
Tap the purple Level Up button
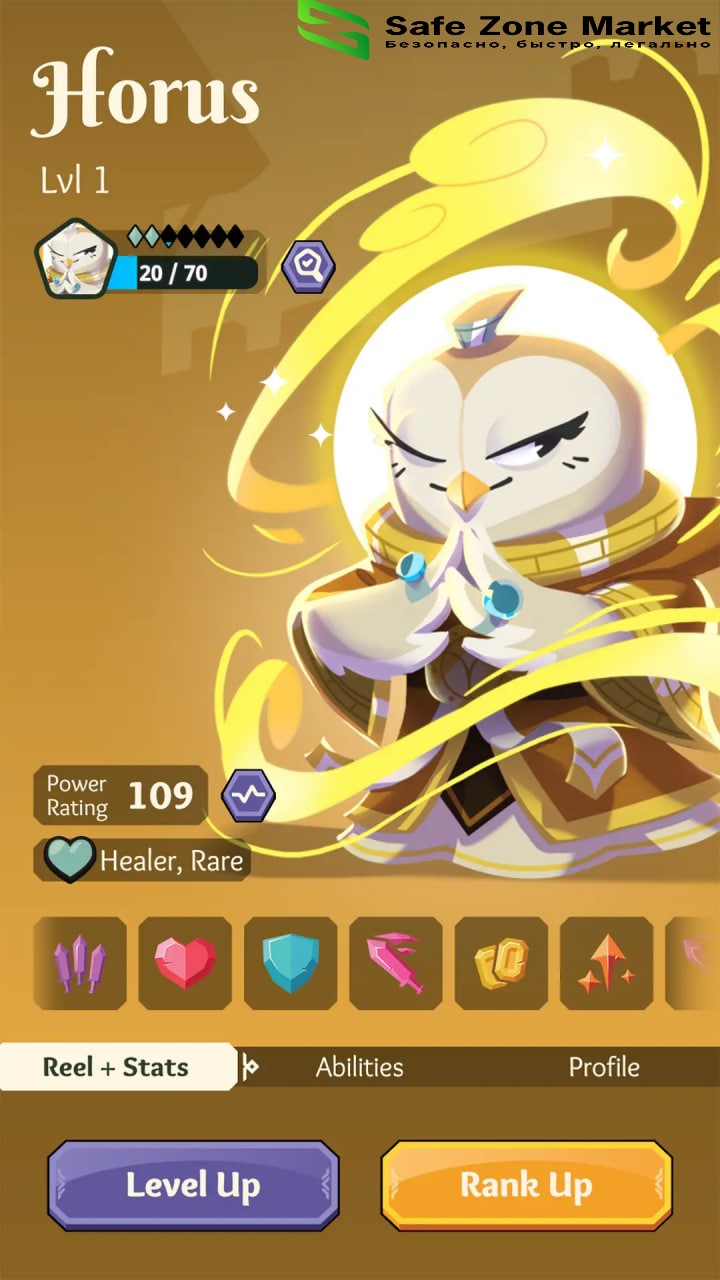coord(193,1185)
